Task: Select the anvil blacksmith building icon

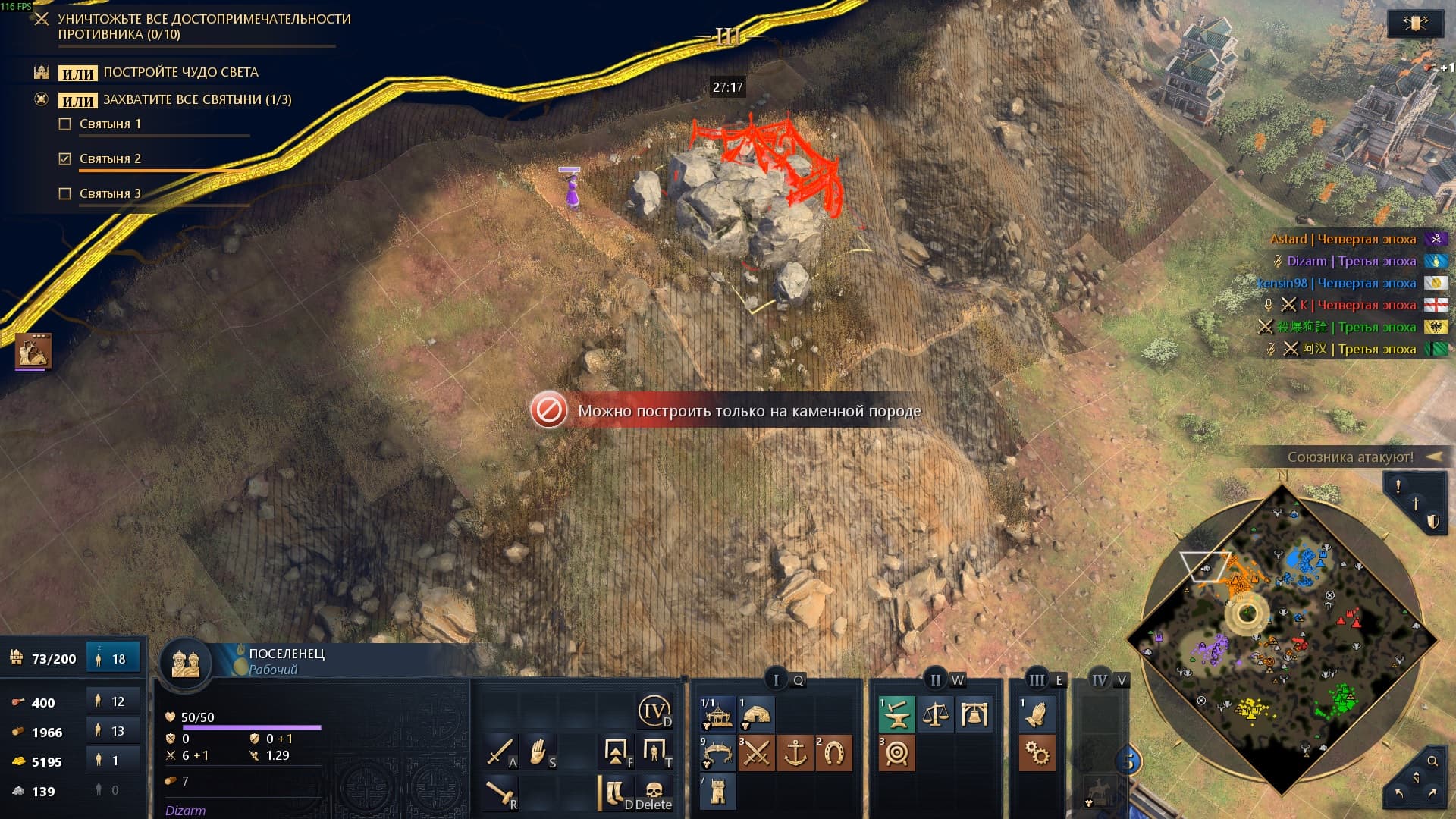Action: click(896, 714)
